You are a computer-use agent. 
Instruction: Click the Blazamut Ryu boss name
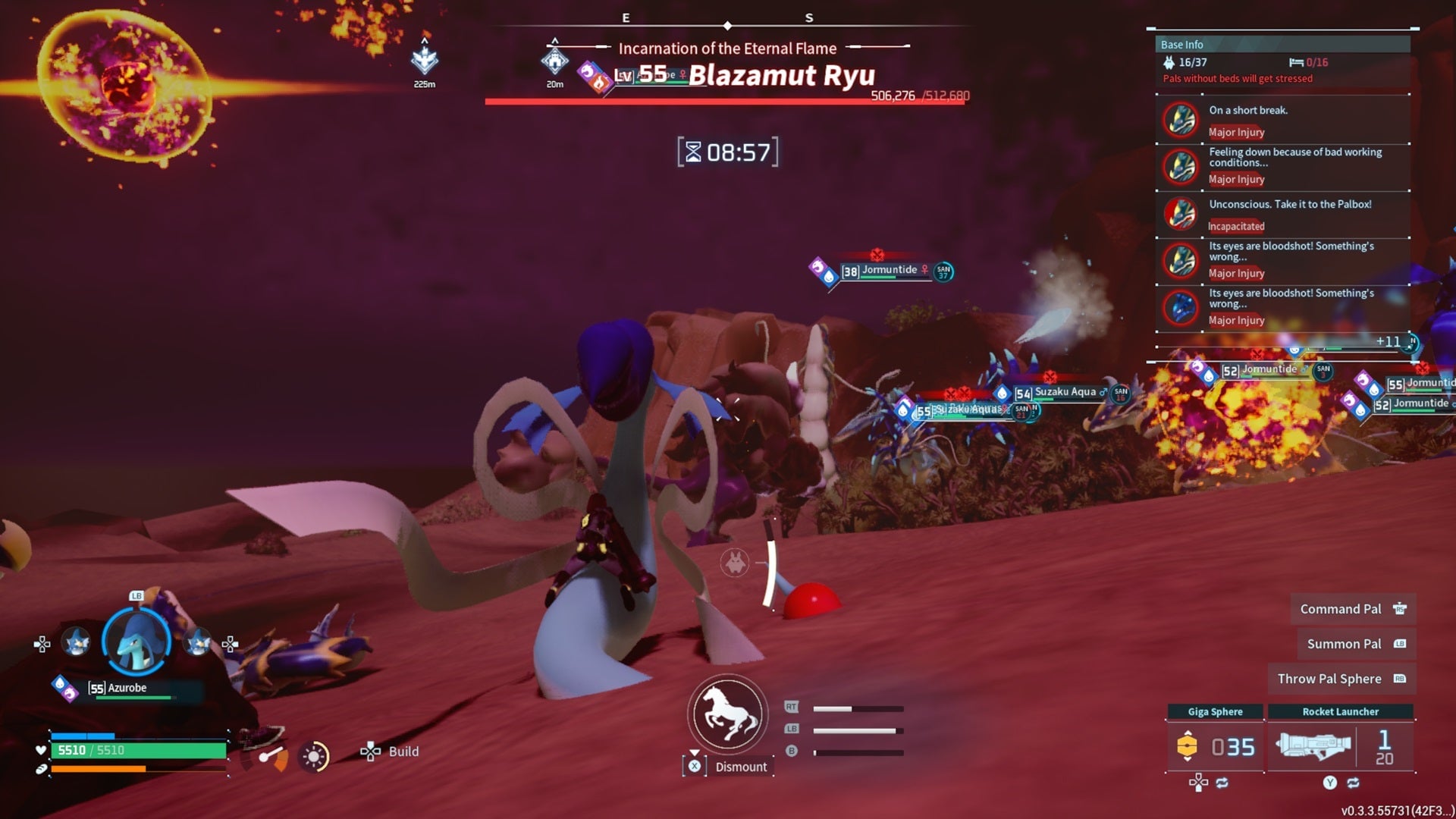click(781, 76)
